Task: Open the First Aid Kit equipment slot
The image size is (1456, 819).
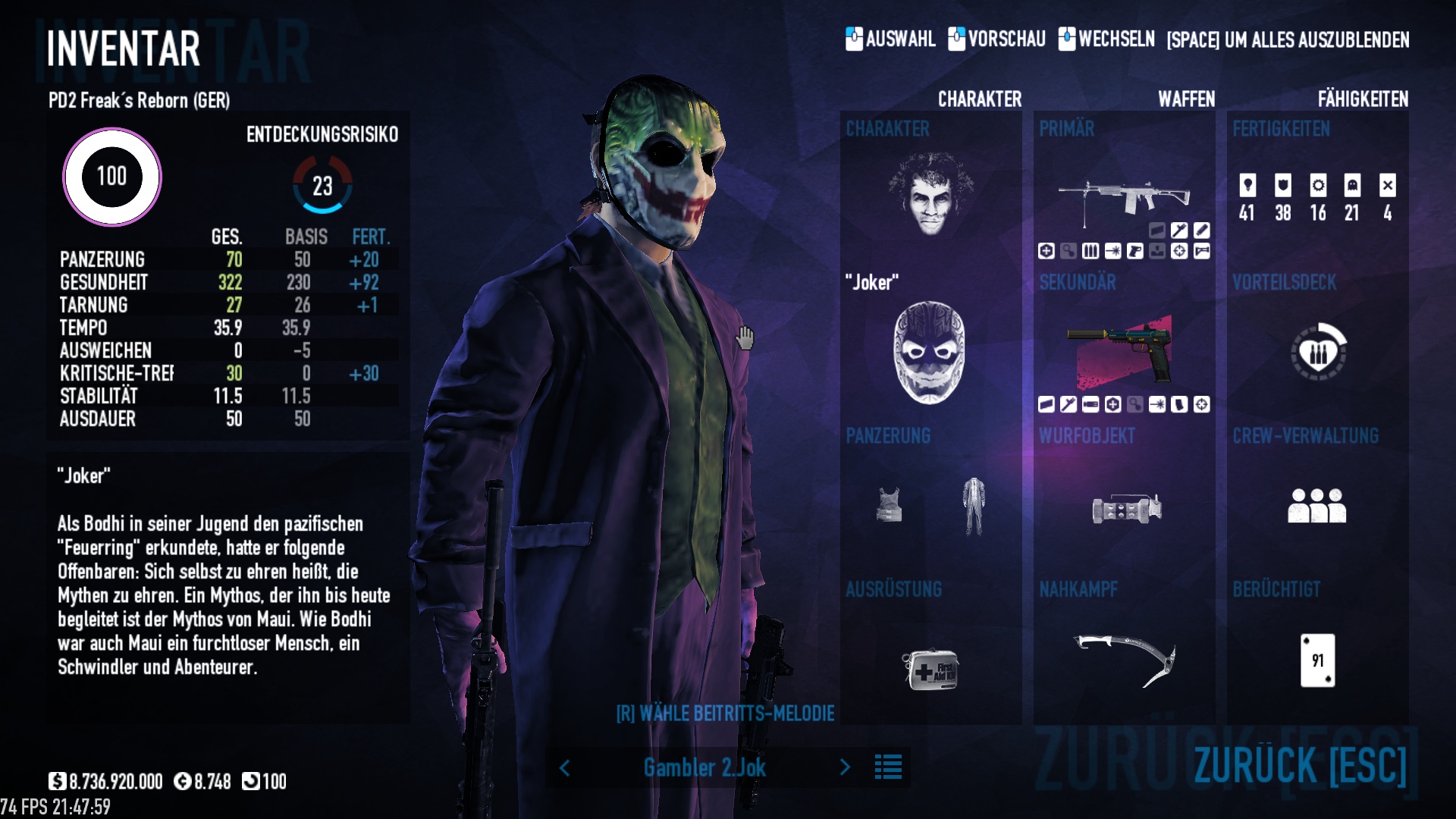Action: pos(930,668)
